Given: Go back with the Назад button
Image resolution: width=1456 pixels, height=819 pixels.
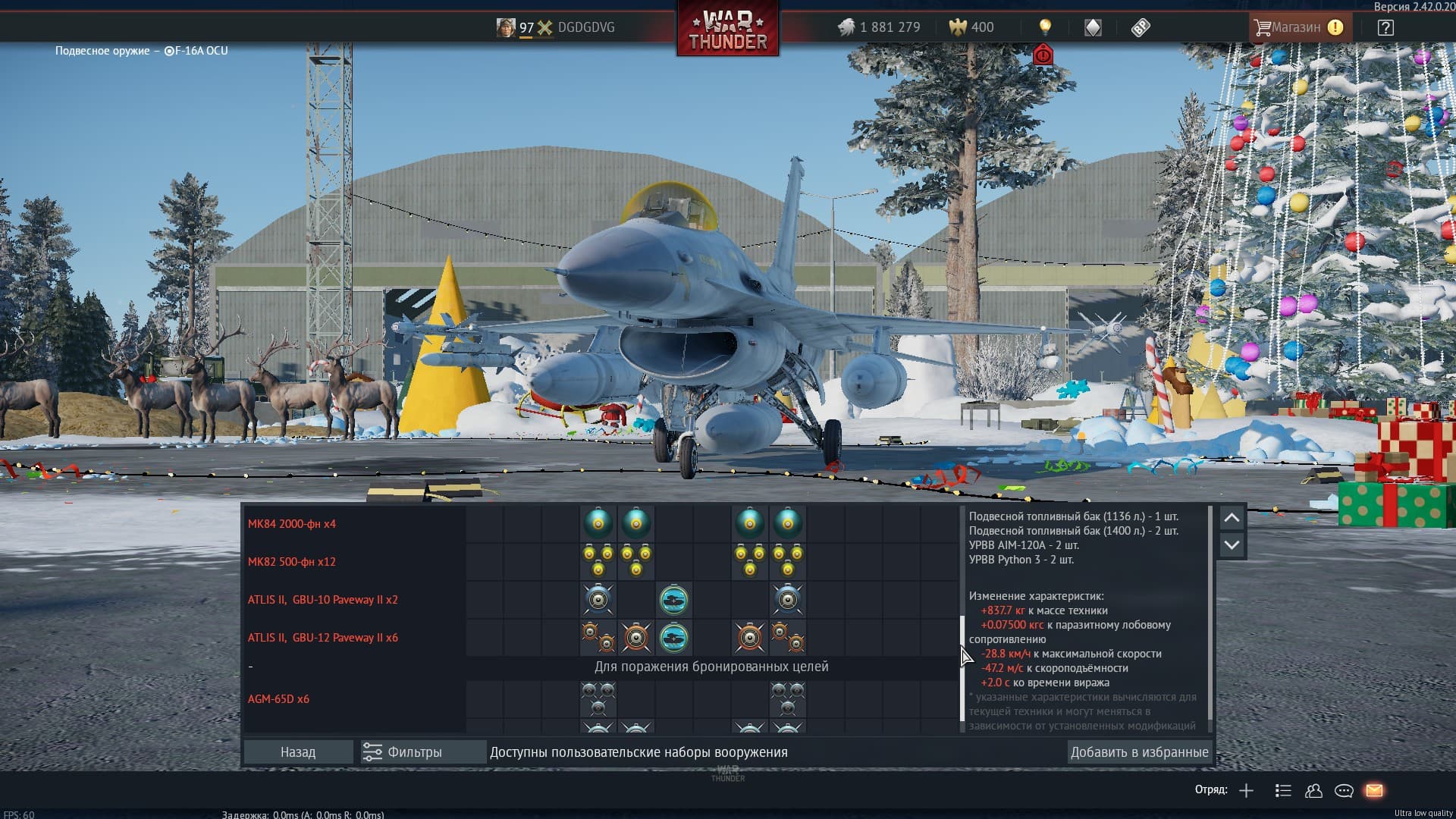Looking at the screenshot, I should coord(298,752).
